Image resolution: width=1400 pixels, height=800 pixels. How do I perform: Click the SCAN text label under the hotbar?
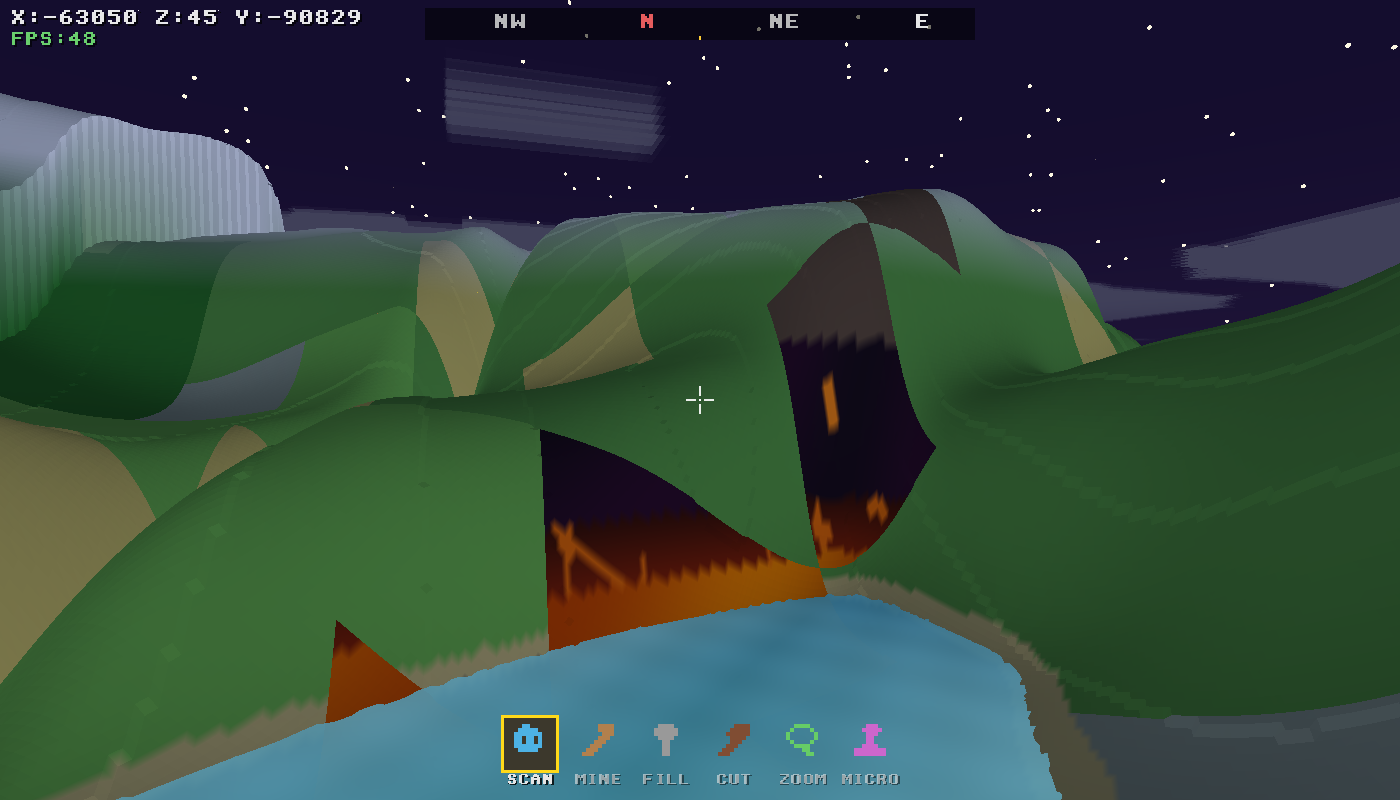pos(532,779)
